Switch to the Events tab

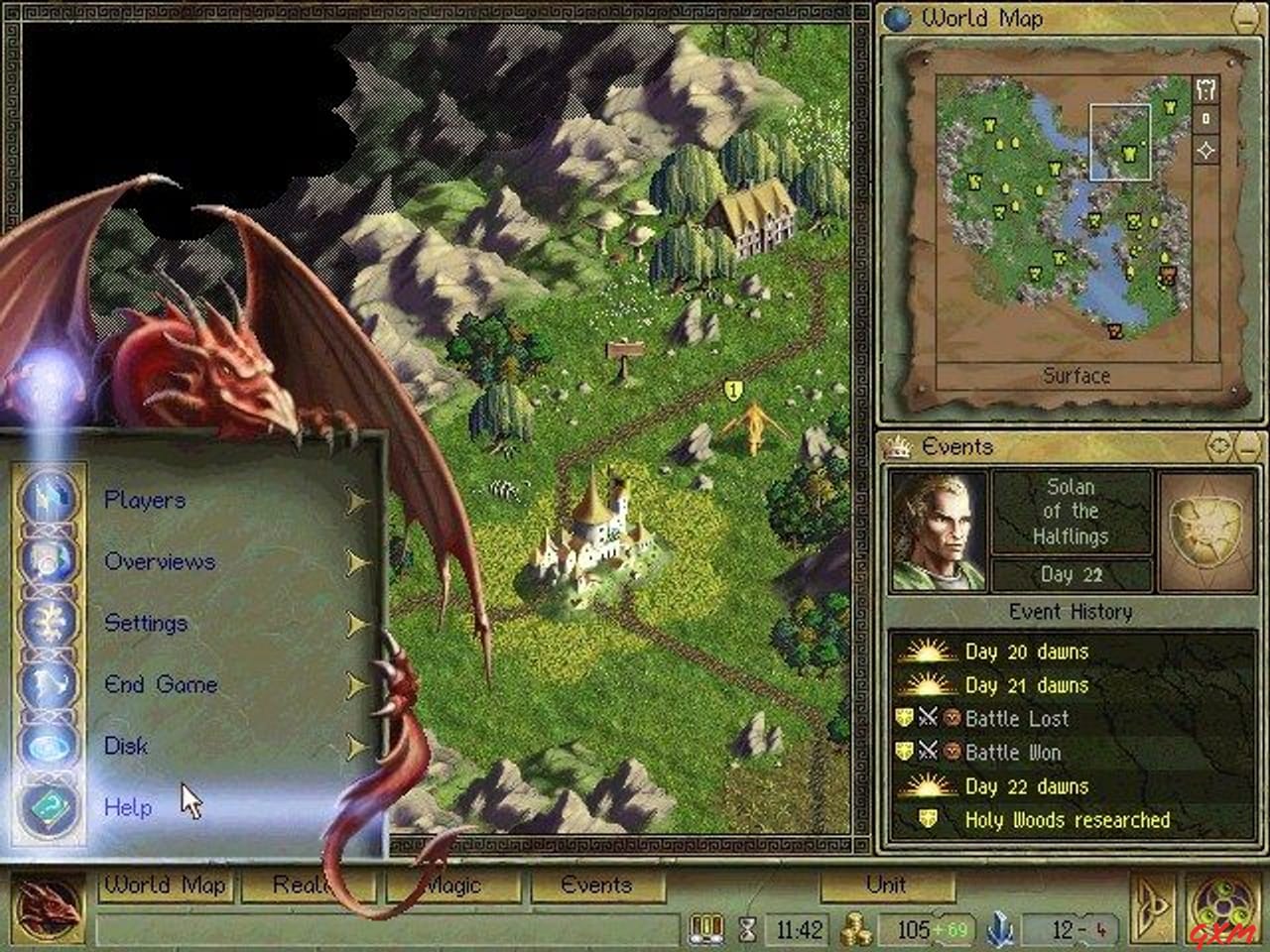[595, 885]
